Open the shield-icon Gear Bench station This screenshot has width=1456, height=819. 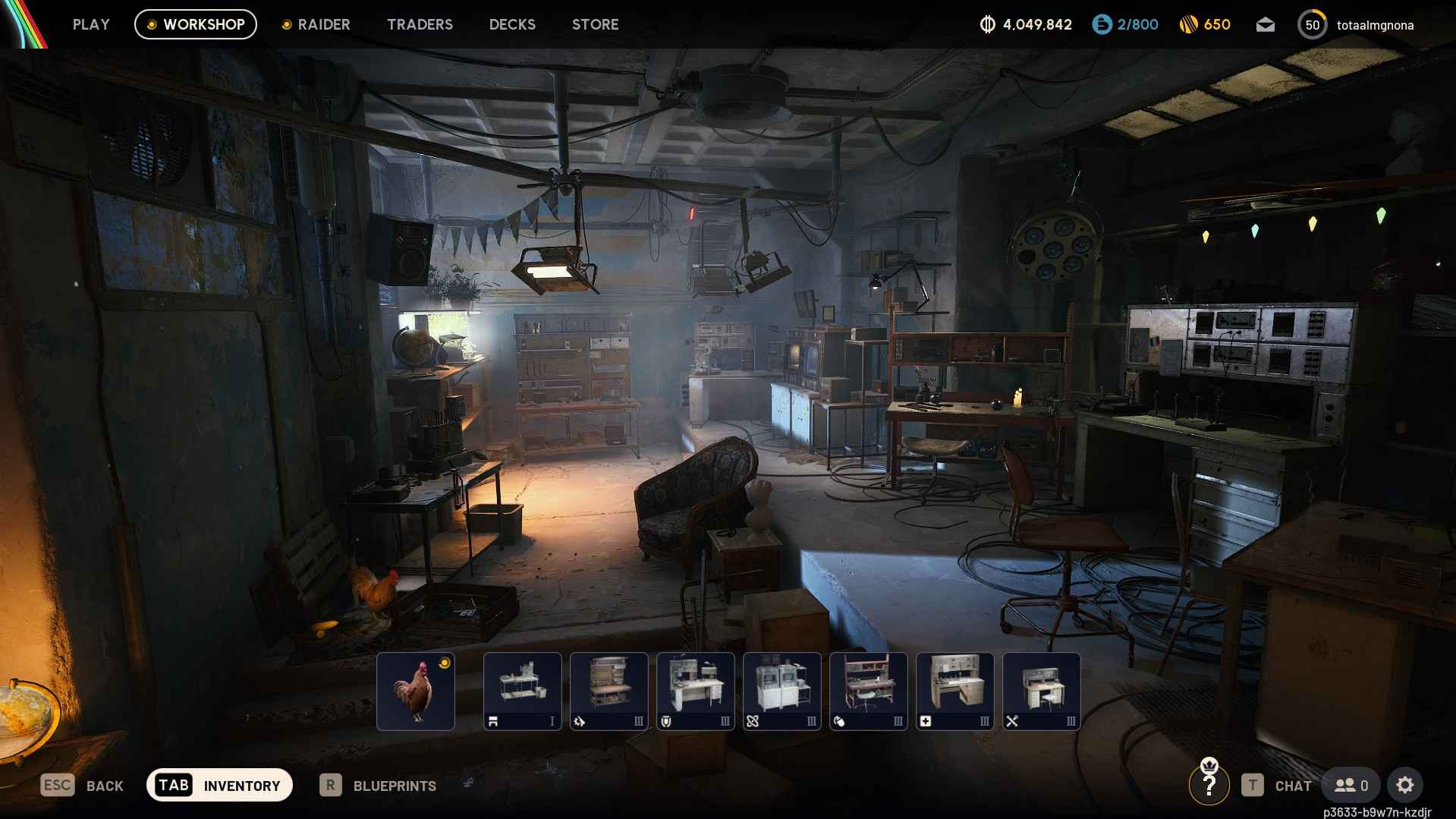coord(696,691)
